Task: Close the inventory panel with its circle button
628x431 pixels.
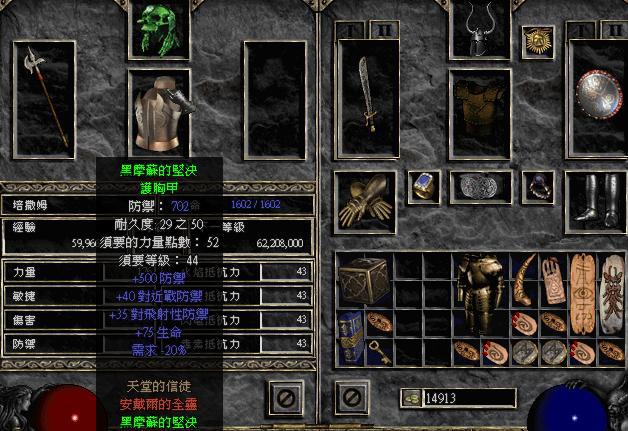Action: 350,396
